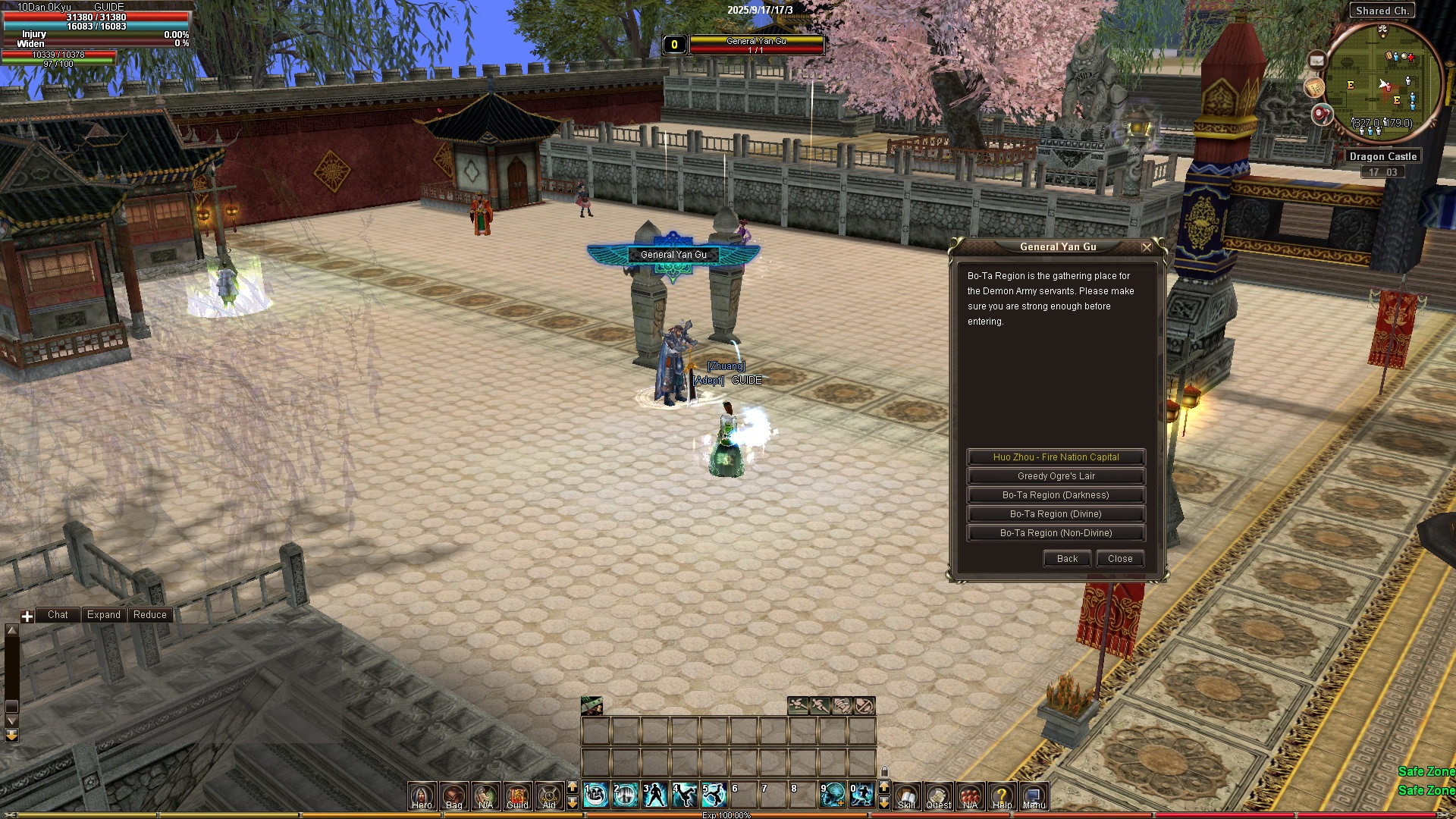Viewport: 1456px width, 819px height.
Task: Click the Close button in dialogue window
Action: click(1120, 559)
